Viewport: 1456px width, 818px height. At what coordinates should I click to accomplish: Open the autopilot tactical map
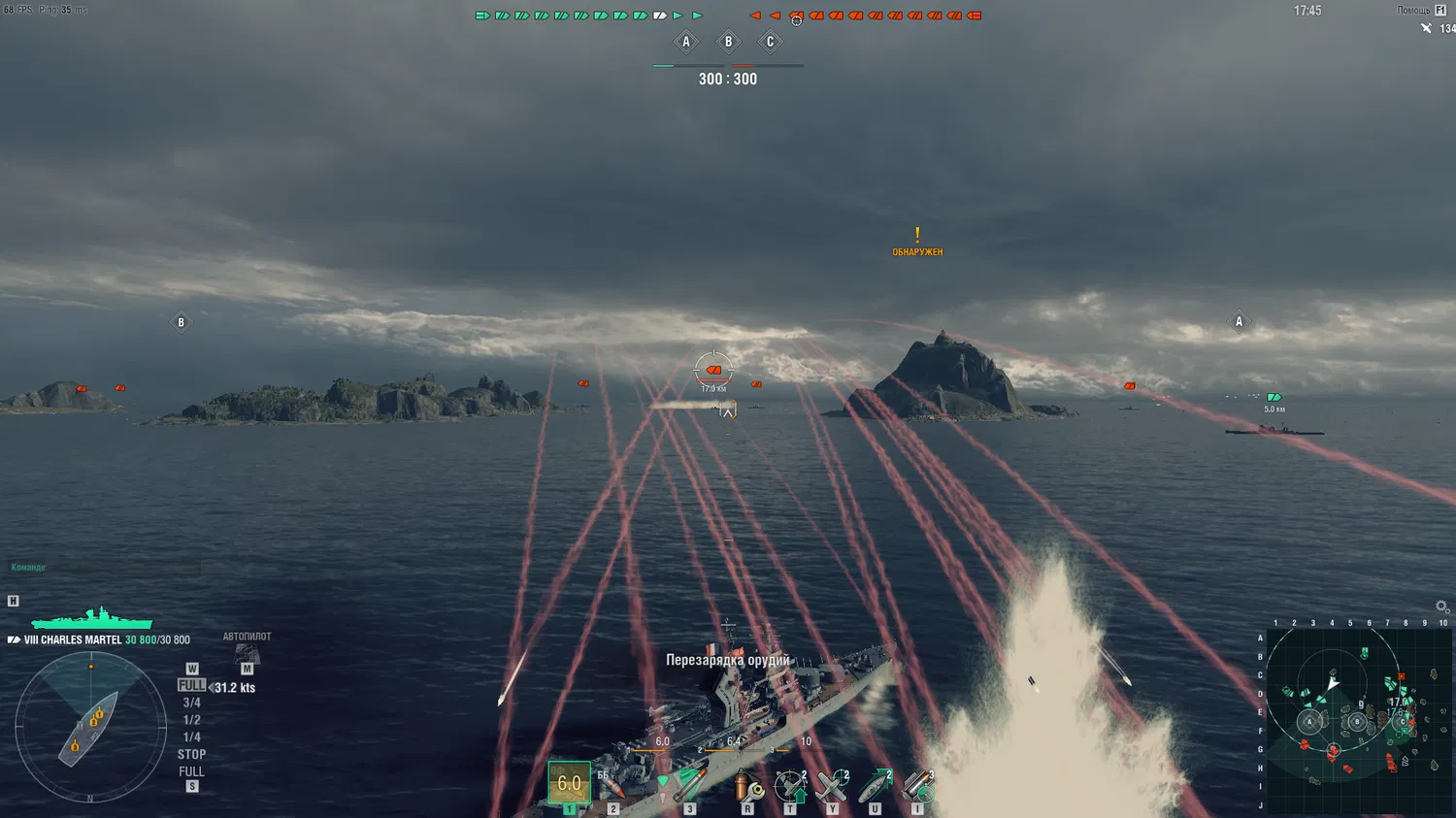[x=247, y=656]
